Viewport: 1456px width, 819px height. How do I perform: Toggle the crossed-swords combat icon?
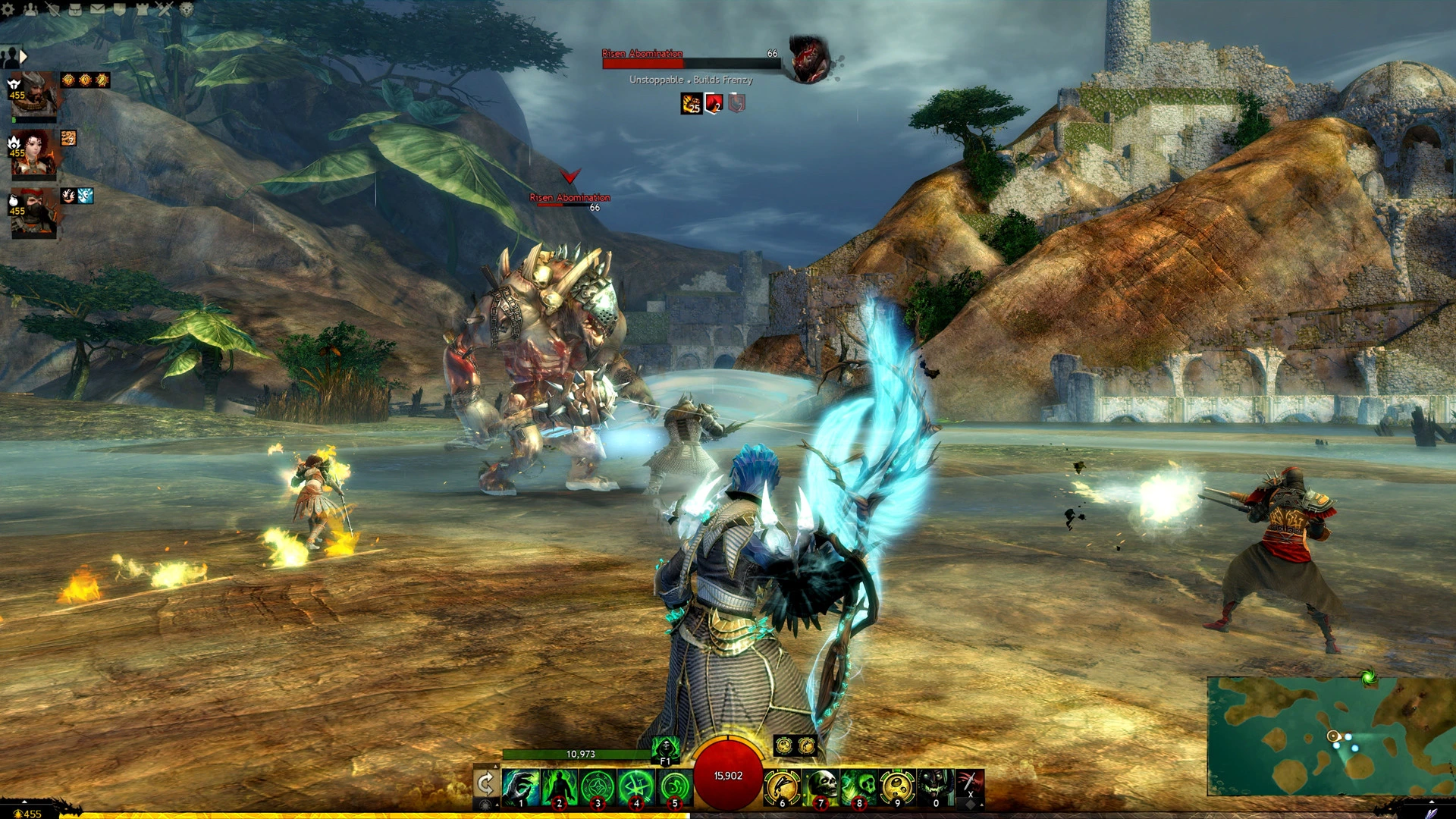tap(165, 8)
